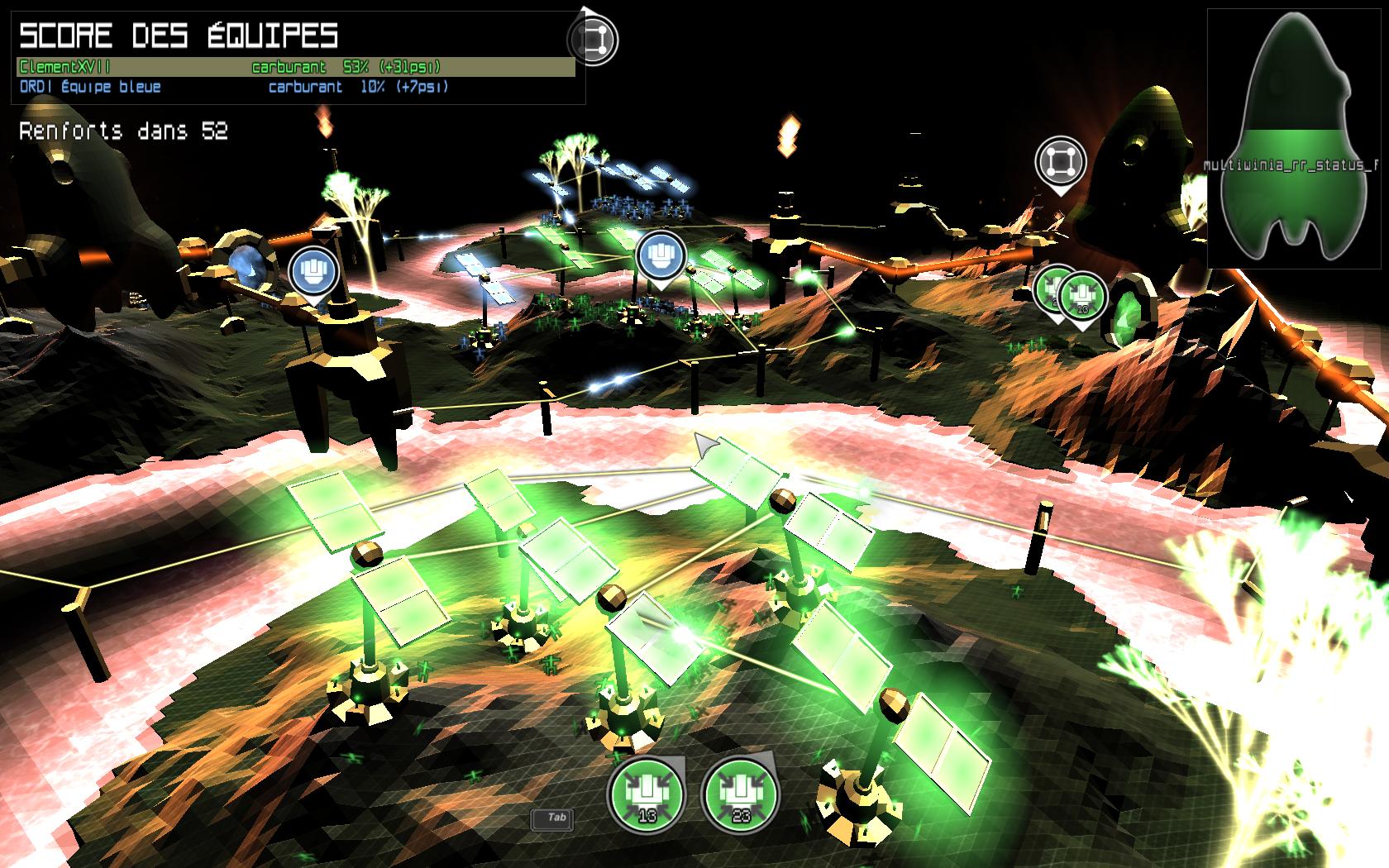Open the green rocket fuel status panel

1296,138
